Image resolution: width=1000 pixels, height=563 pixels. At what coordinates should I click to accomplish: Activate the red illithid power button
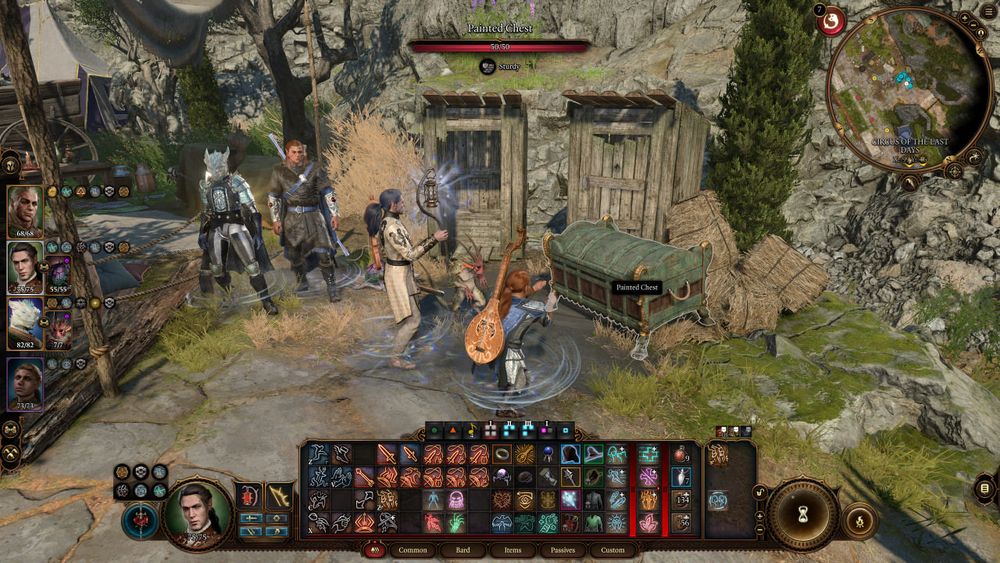pos(139,520)
